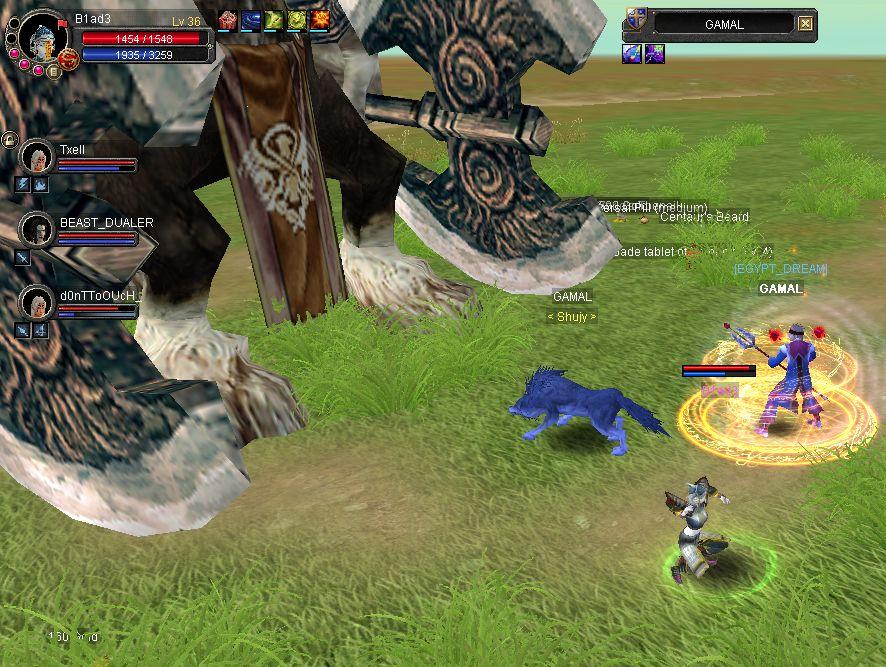This screenshot has width=886, height=667.
Task: Click the red dragon emblem beside the portrait
Action: point(68,59)
